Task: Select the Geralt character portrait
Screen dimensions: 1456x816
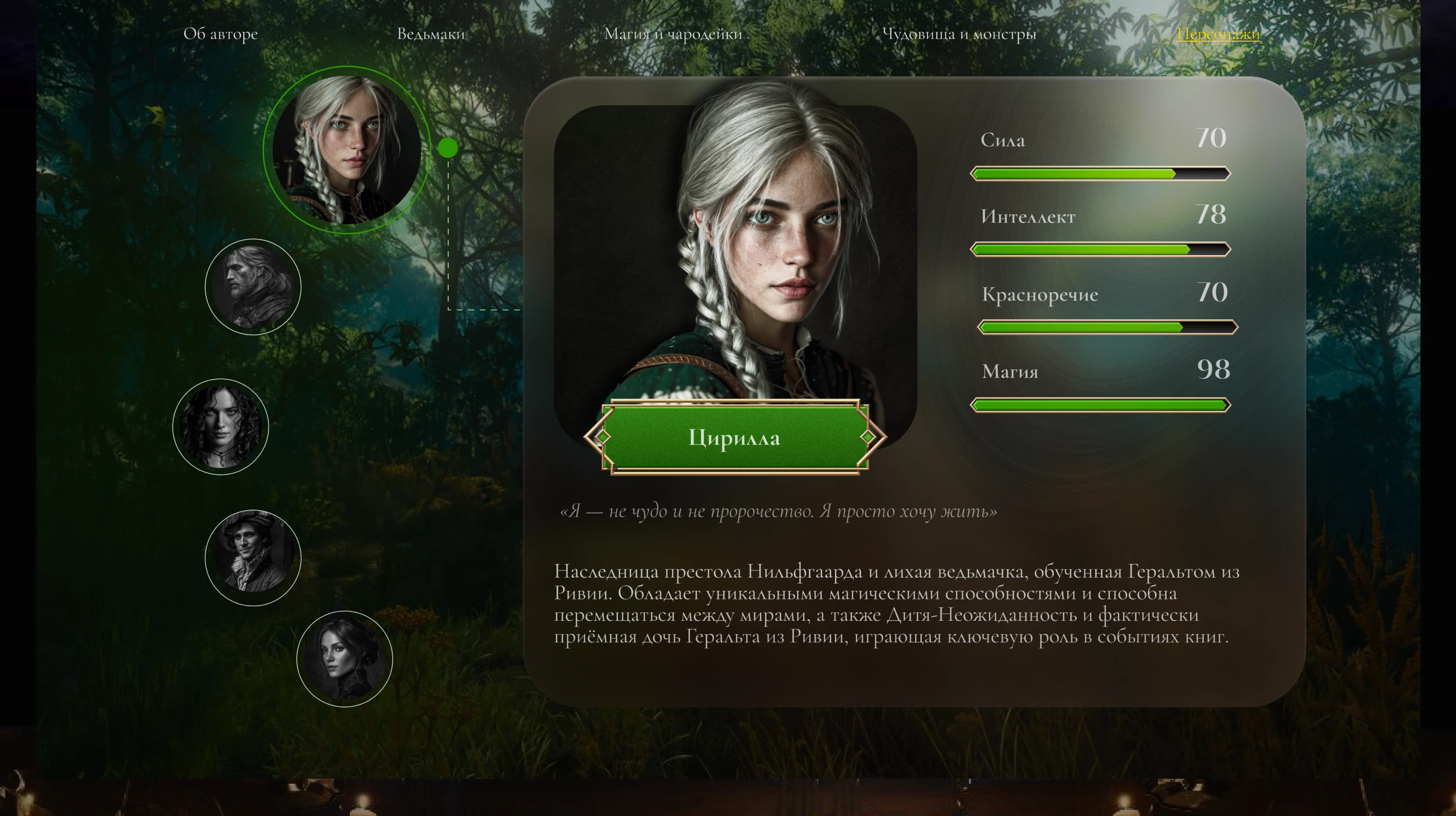Action: point(254,287)
